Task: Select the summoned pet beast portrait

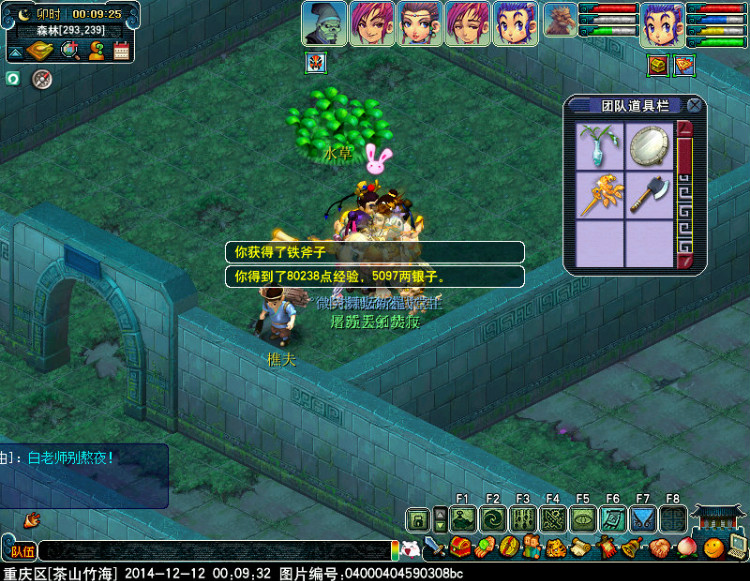Action: point(560,22)
